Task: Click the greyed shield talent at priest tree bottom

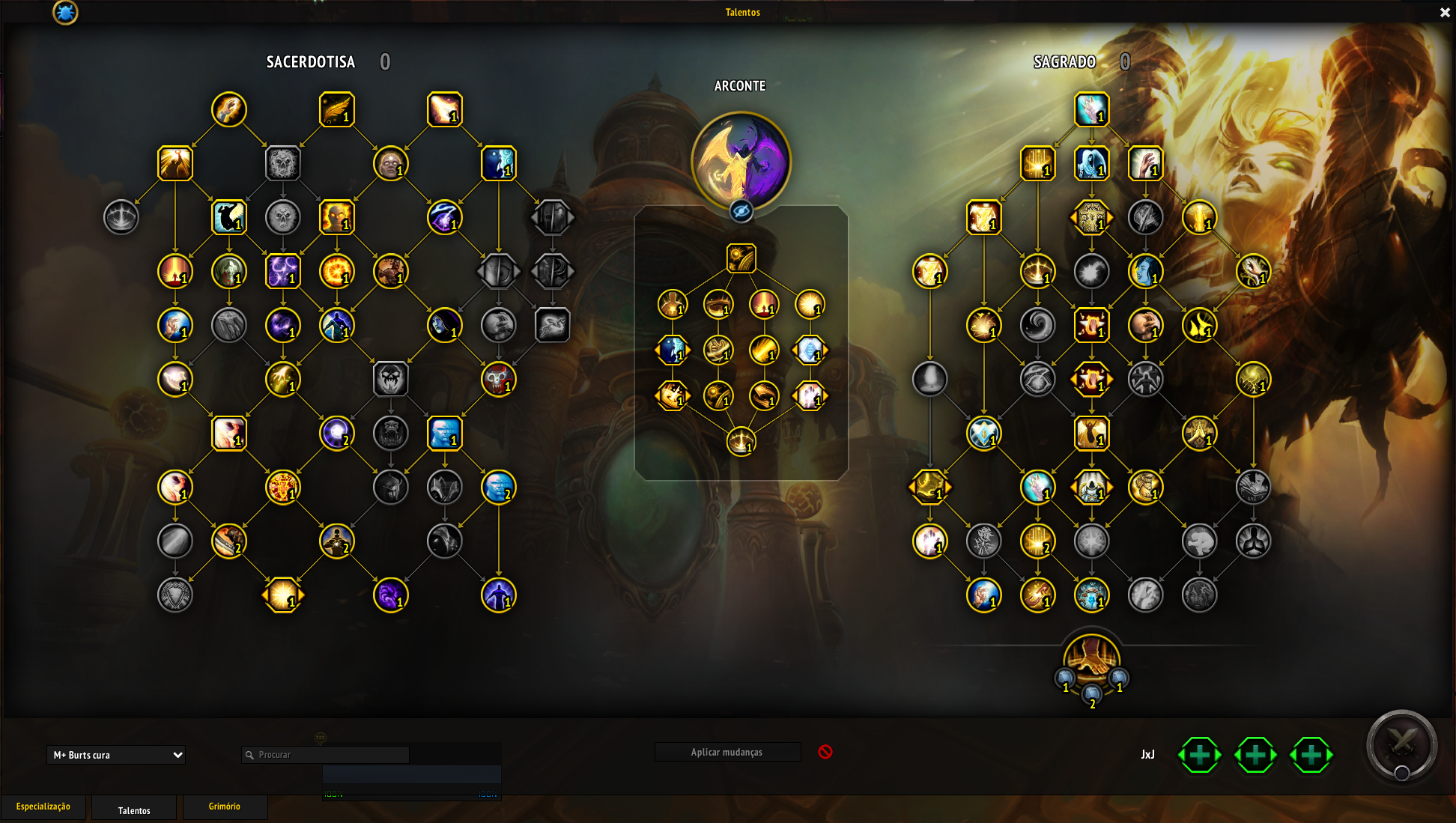Action: 175,595
